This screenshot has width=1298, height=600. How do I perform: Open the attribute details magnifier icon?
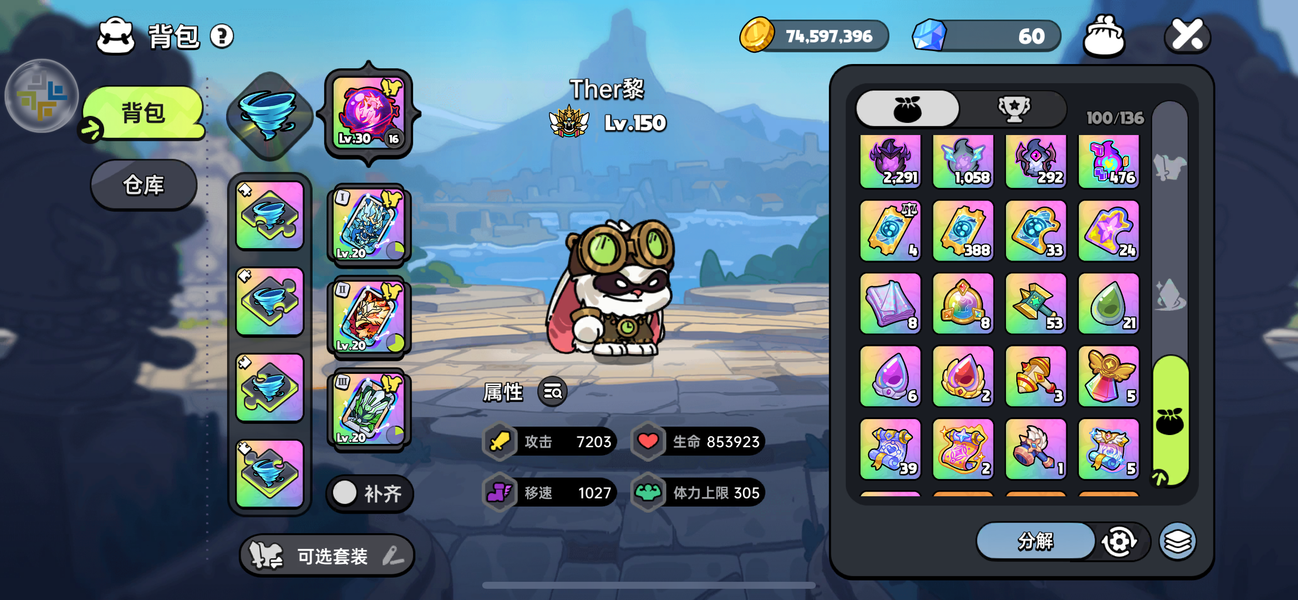pos(552,392)
